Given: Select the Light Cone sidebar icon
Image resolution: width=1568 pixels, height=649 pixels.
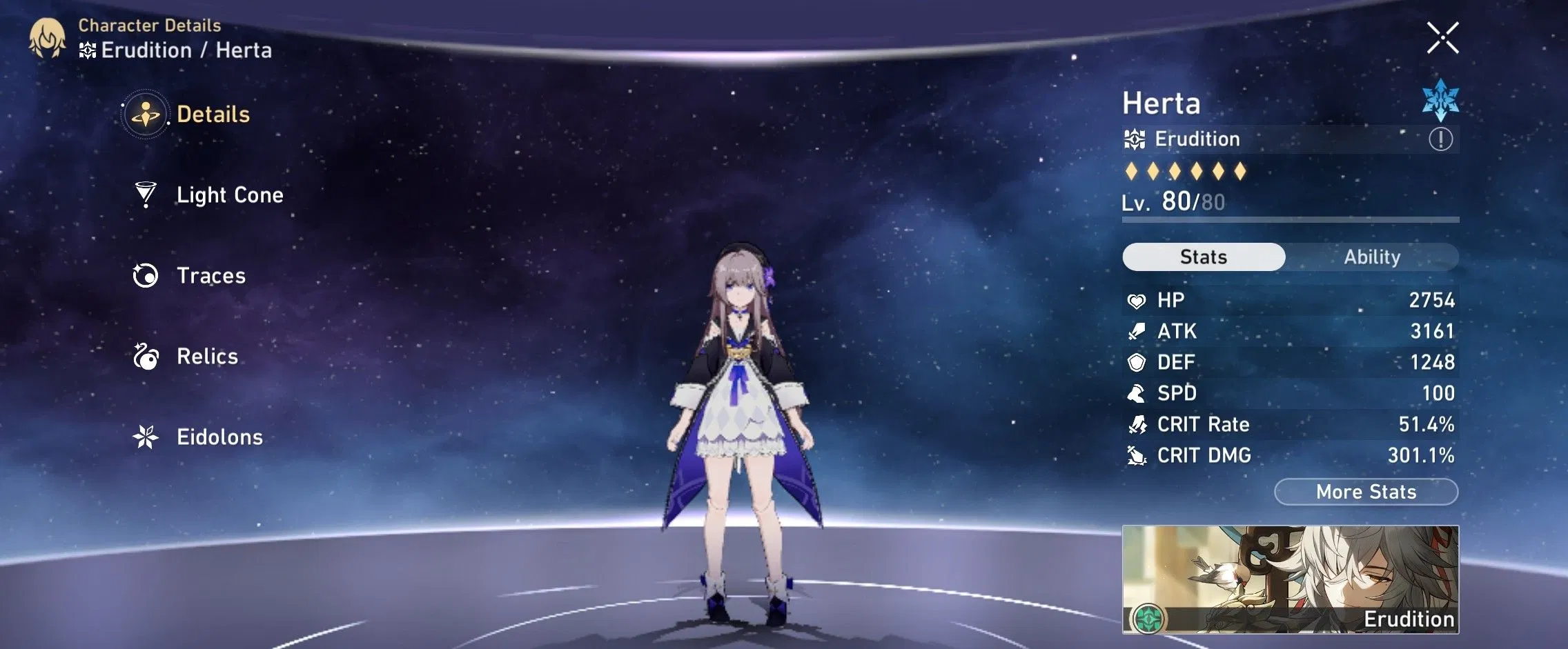Looking at the screenshot, I should (146, 195).
